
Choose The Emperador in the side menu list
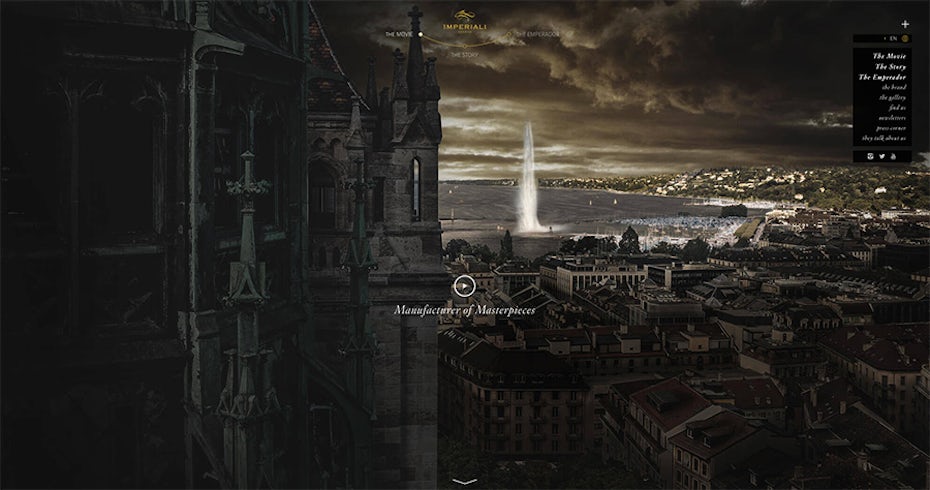[x=883, y=77]
